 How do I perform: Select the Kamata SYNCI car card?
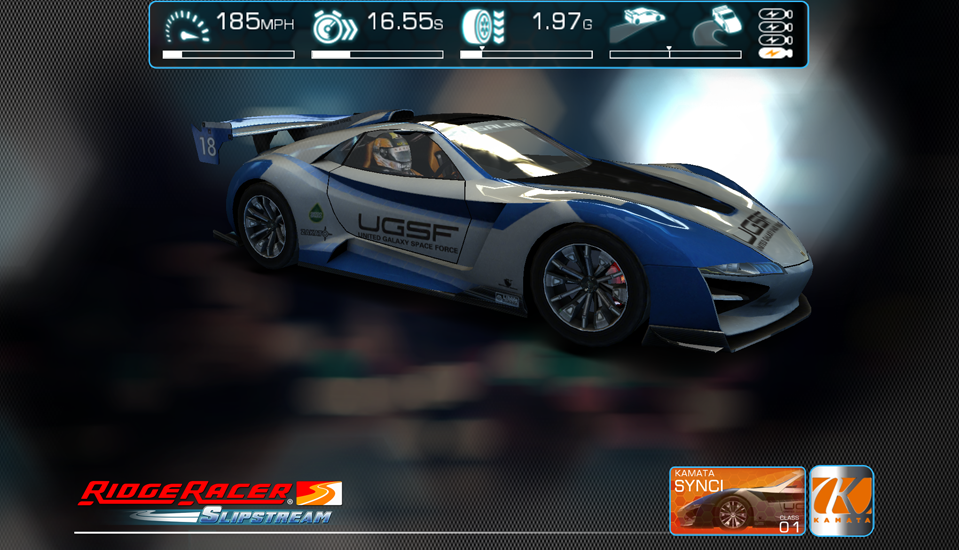click(737, 500)
